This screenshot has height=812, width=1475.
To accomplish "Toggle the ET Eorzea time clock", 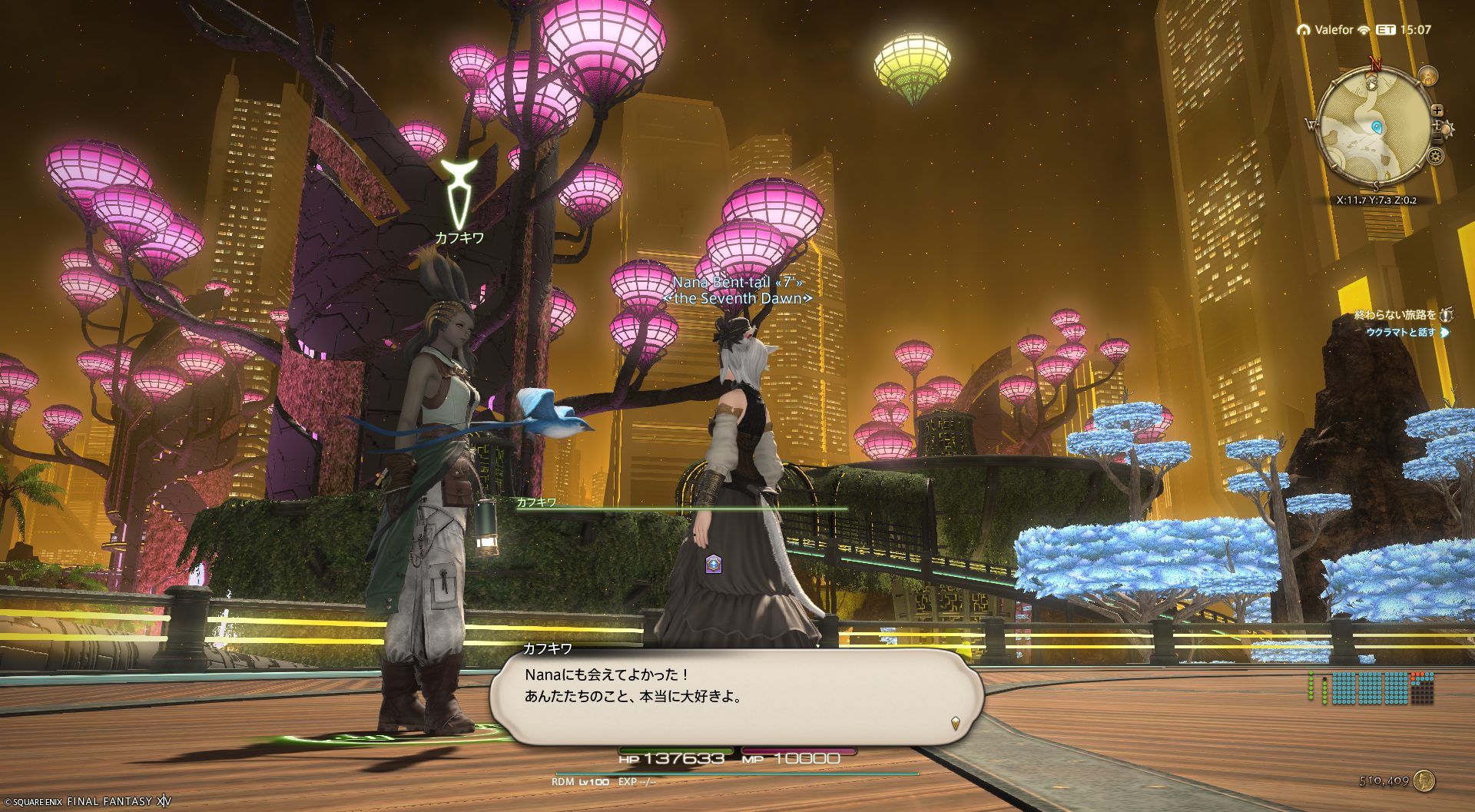I will coord(1404,30).
